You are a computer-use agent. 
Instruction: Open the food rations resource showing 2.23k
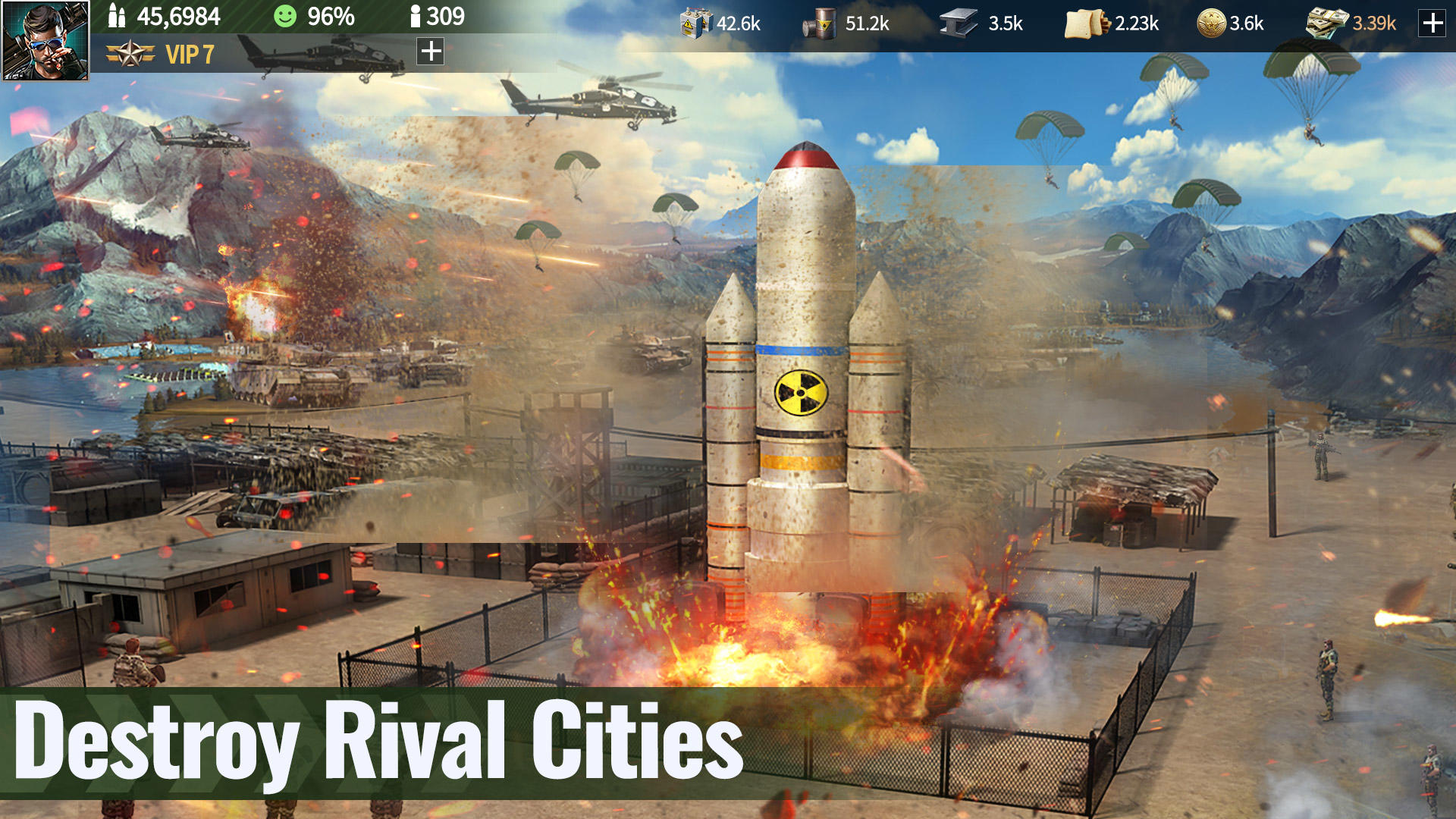(x=1084, y=23)
